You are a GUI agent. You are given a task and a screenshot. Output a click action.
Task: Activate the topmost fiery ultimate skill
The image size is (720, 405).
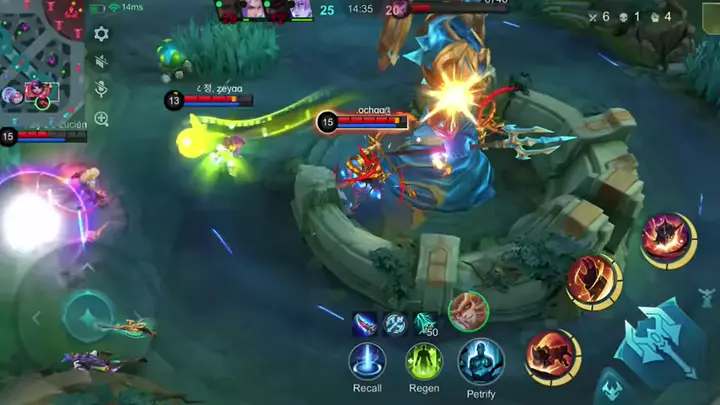pos(667,239)
